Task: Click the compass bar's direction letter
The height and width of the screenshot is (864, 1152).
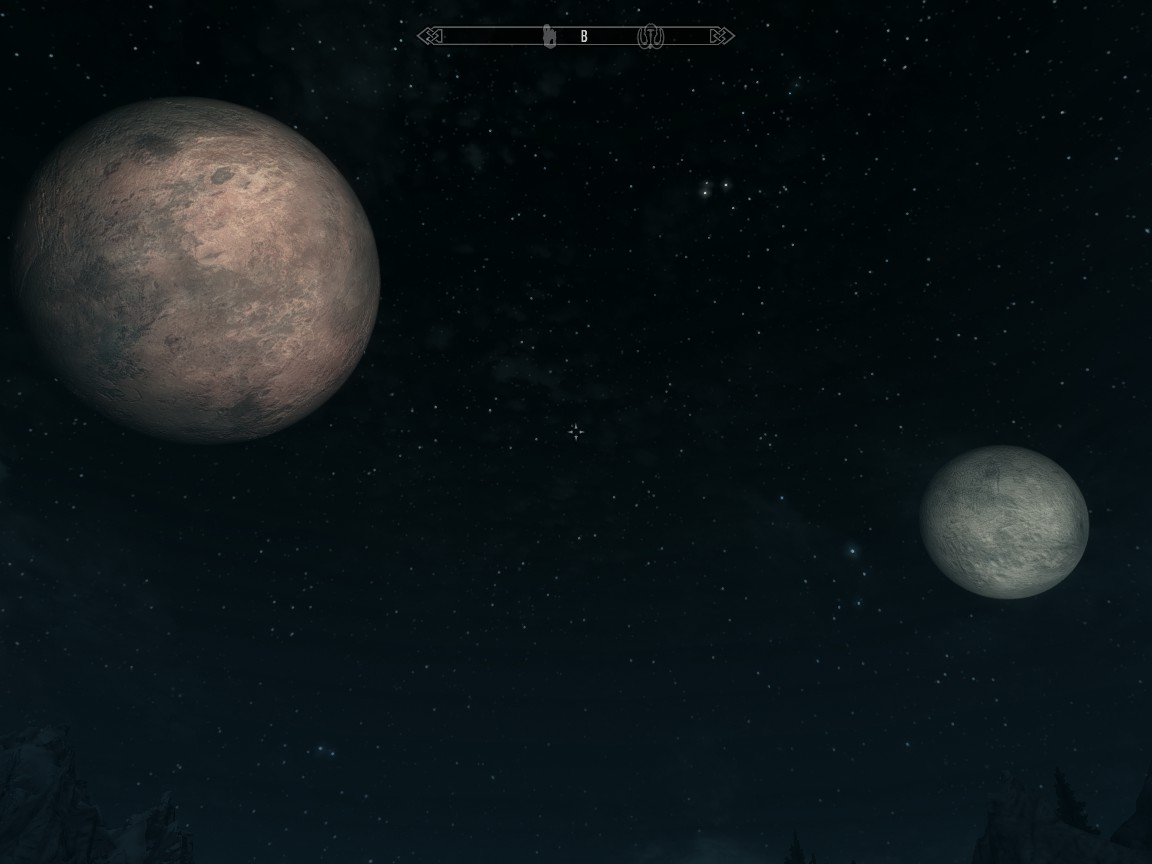Action: 584,37
